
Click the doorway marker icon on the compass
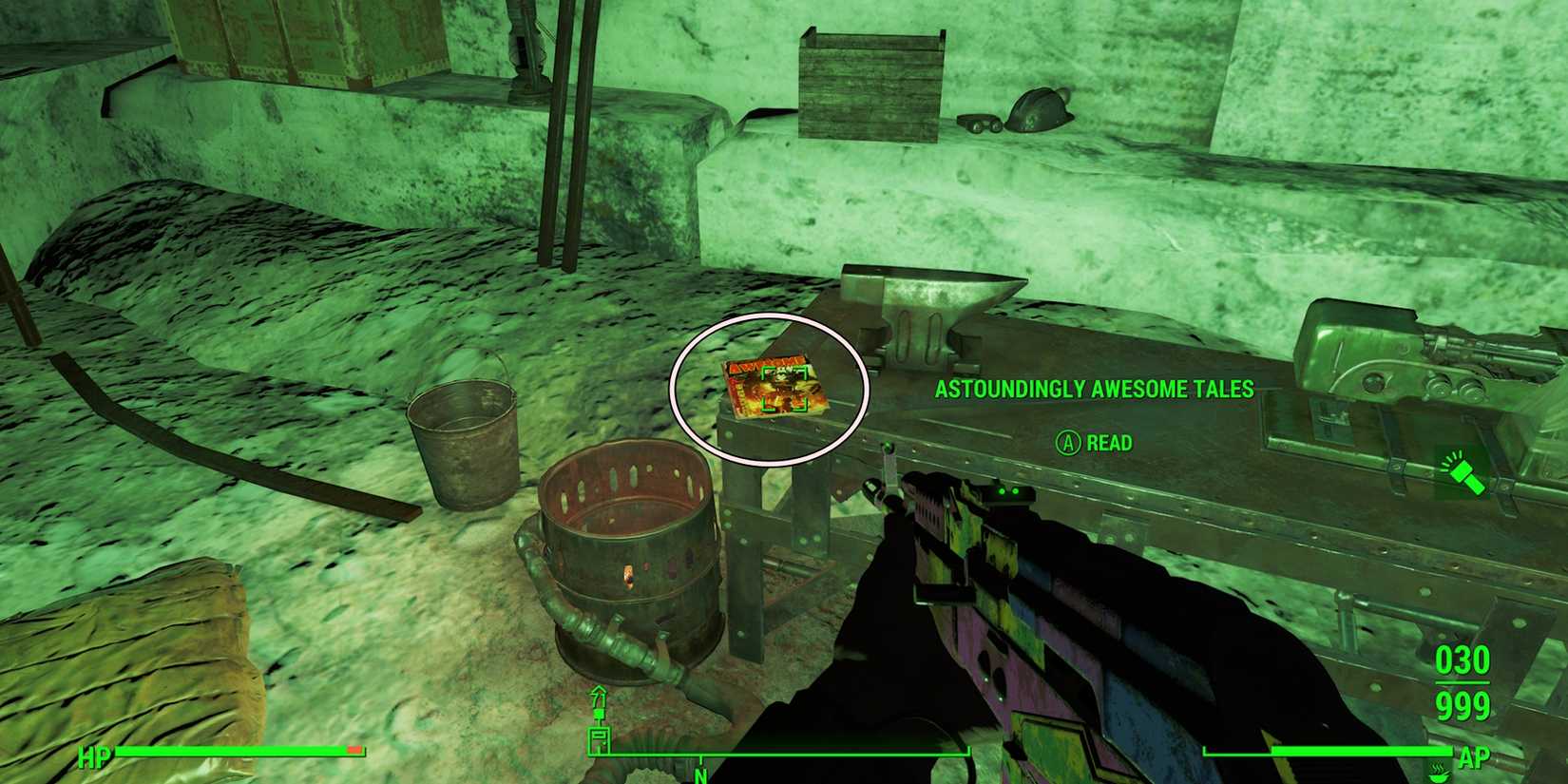[599, 739]
